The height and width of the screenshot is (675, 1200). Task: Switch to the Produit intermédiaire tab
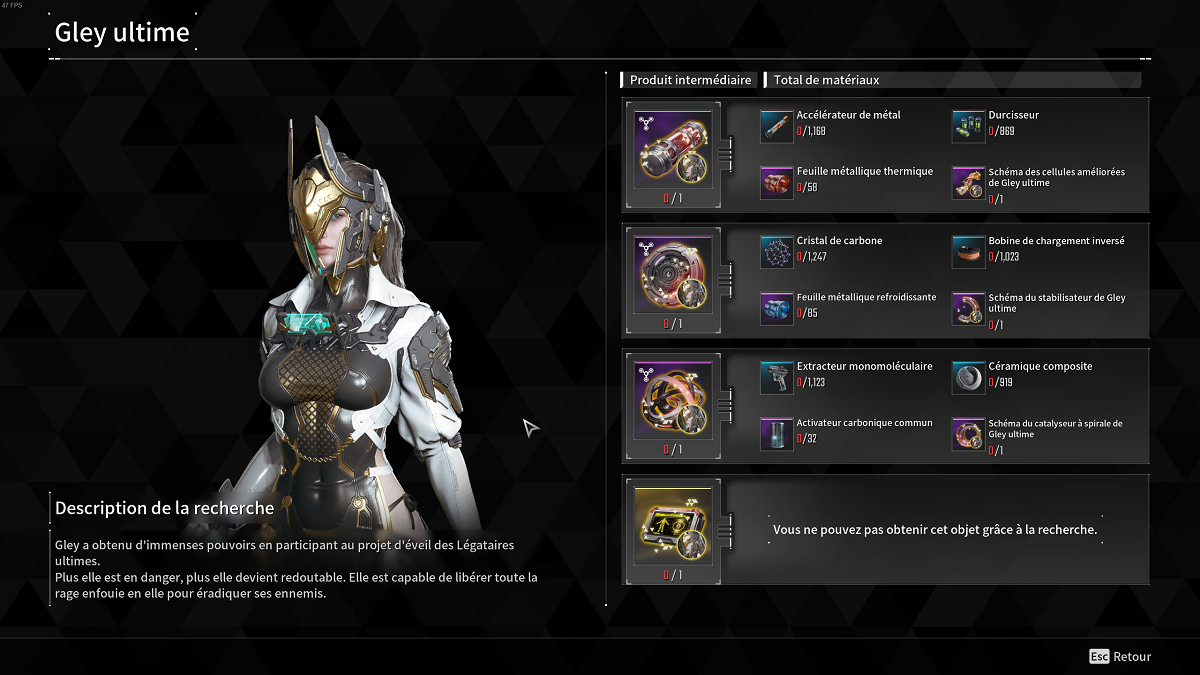tap(690, 80)
